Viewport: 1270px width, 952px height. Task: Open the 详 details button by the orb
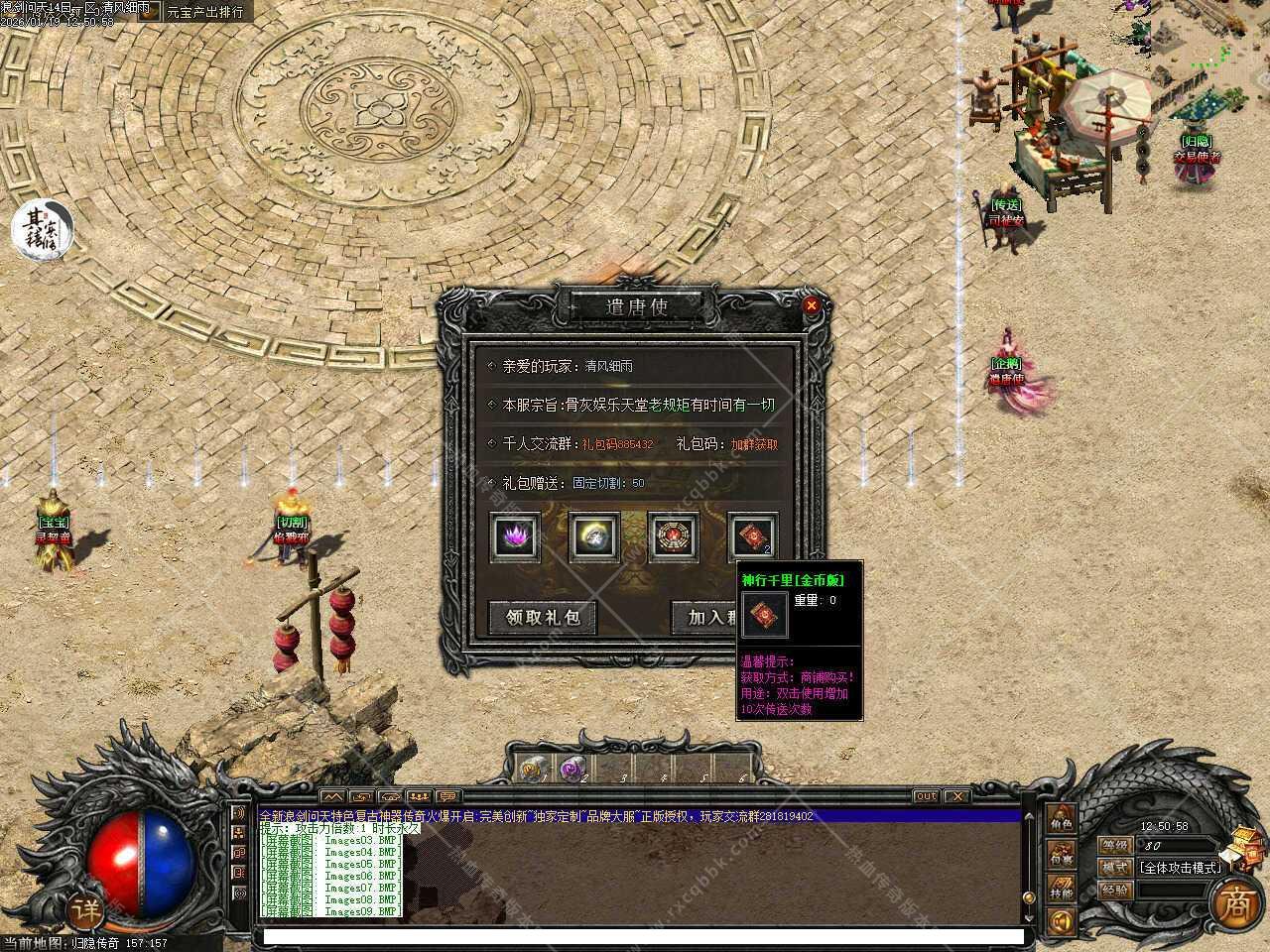86,909
